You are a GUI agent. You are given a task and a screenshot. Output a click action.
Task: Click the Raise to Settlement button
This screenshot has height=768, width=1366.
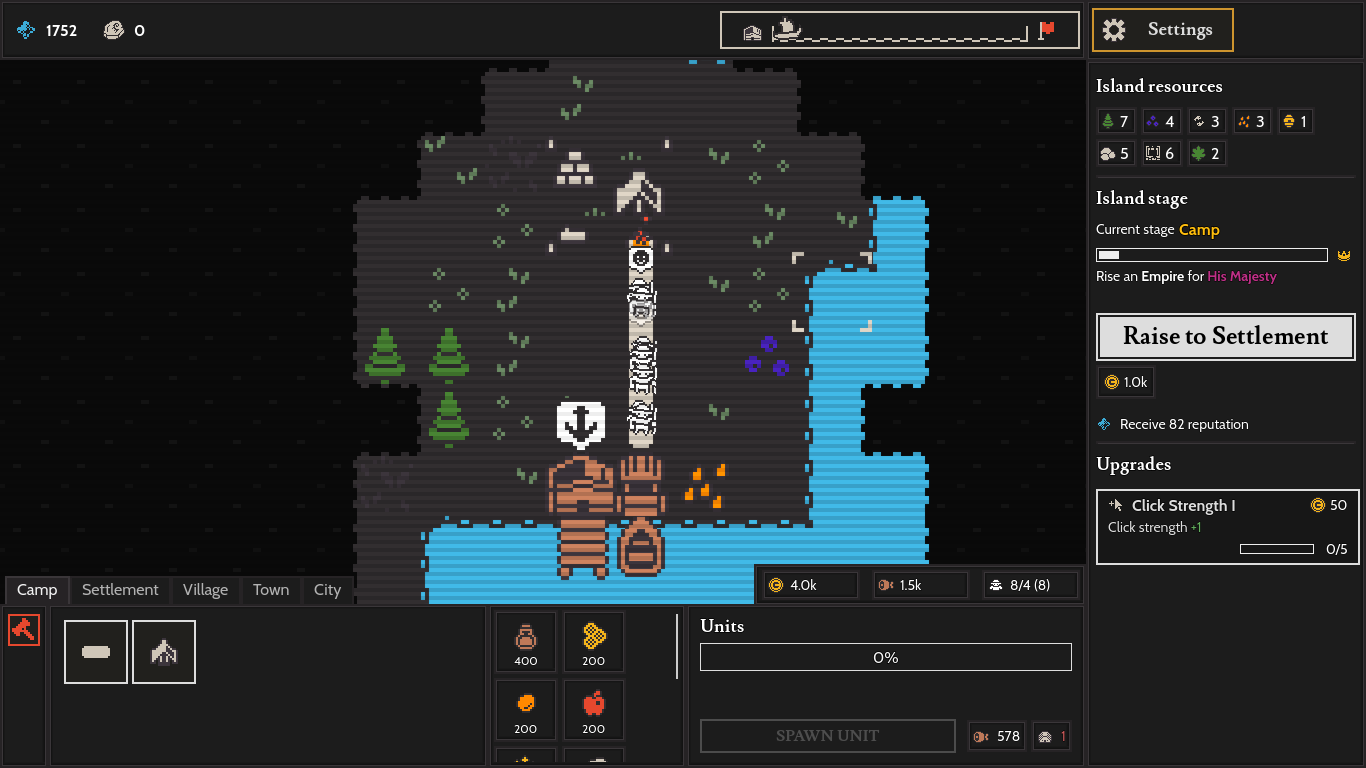tap(1225, 337)
